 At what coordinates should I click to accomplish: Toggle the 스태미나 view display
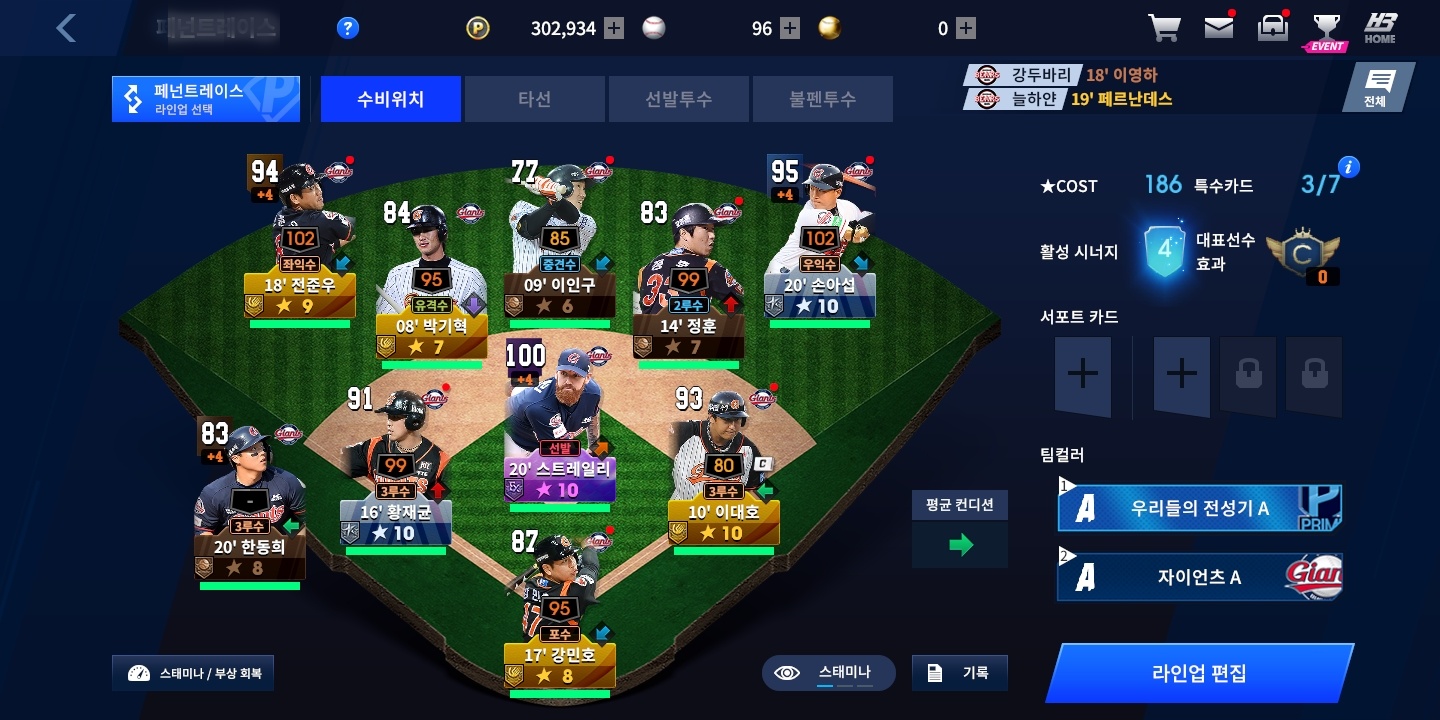[x=828, y=673]
